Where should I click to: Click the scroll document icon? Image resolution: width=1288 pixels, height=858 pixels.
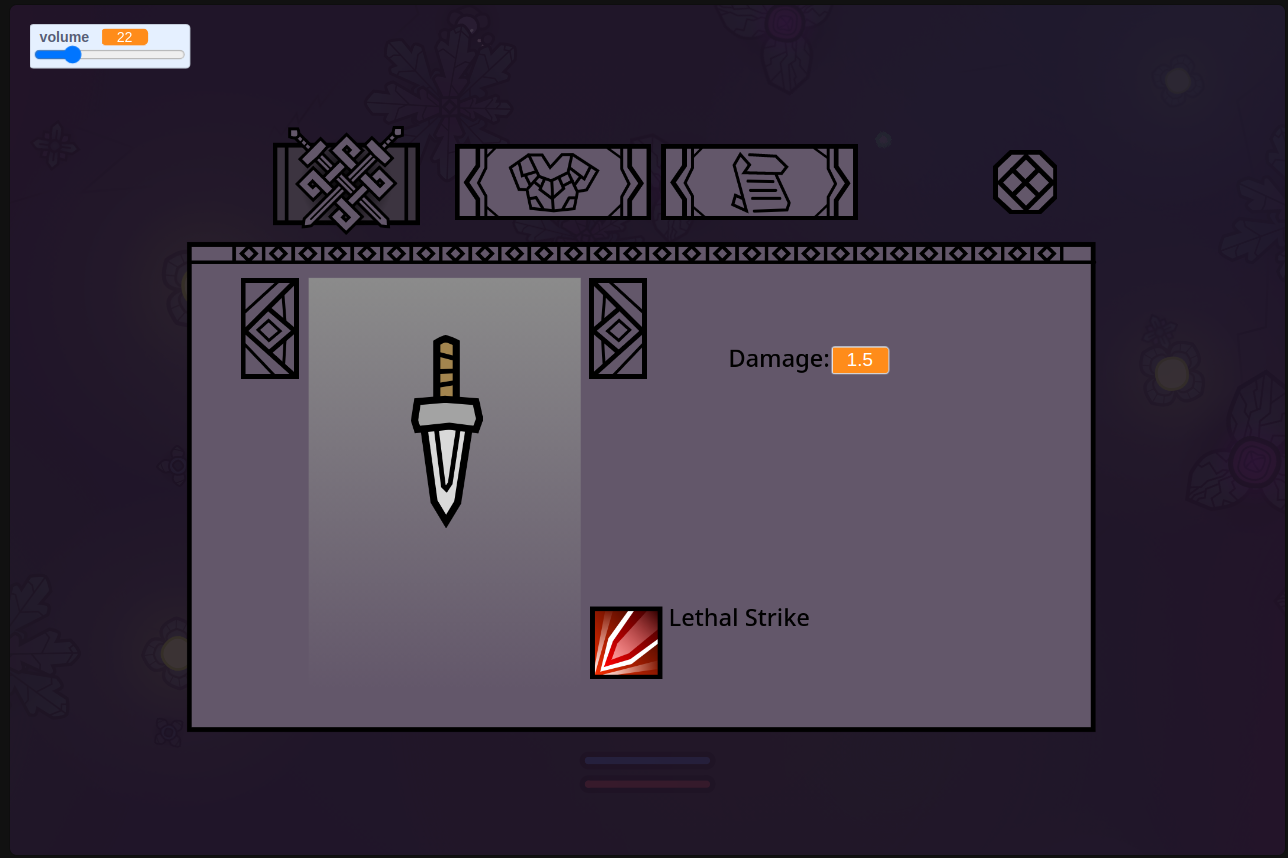759,181
